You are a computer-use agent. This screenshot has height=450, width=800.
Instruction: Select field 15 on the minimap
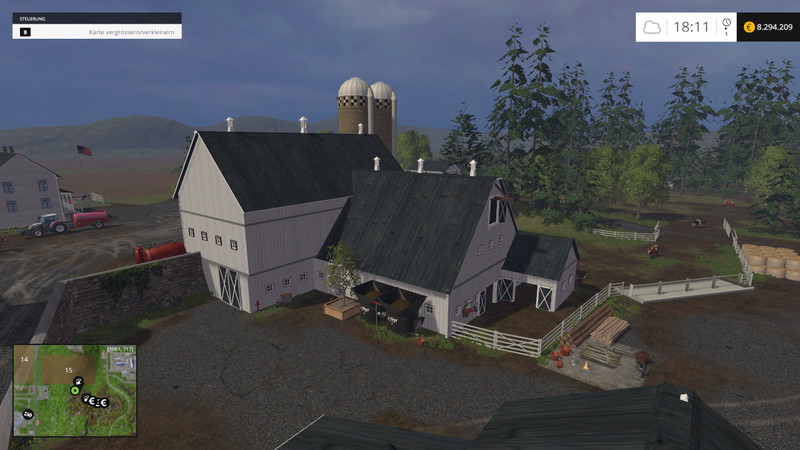[69, 370]
